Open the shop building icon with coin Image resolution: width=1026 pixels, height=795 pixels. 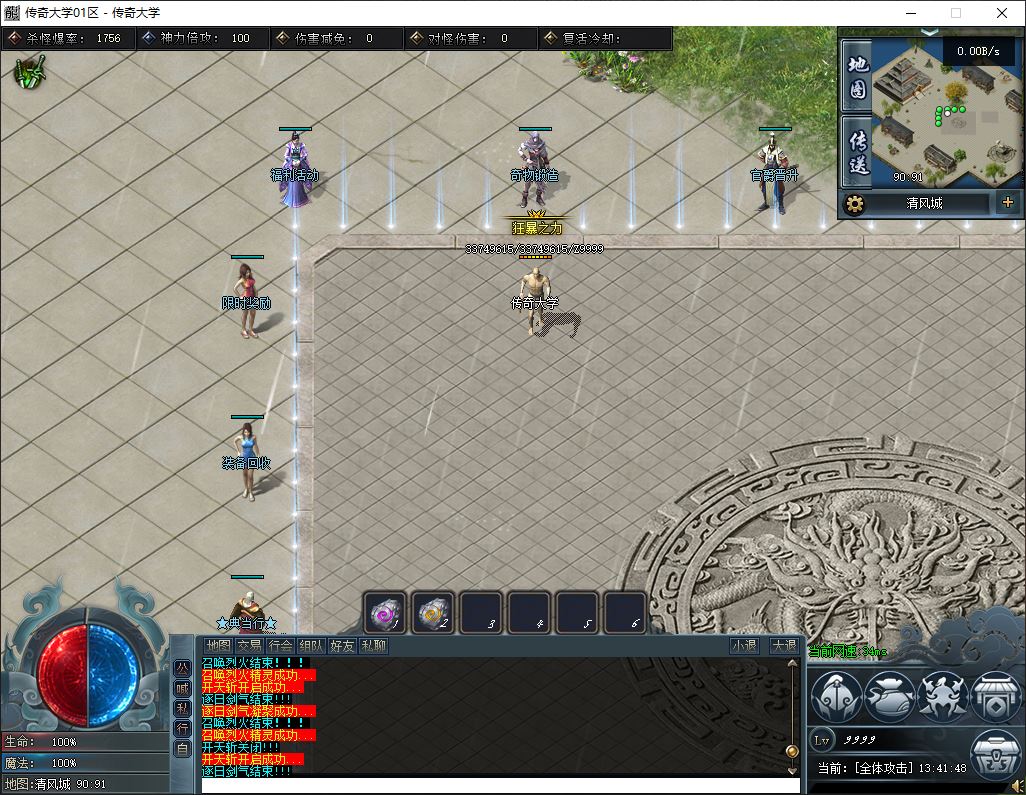[994, 696]
